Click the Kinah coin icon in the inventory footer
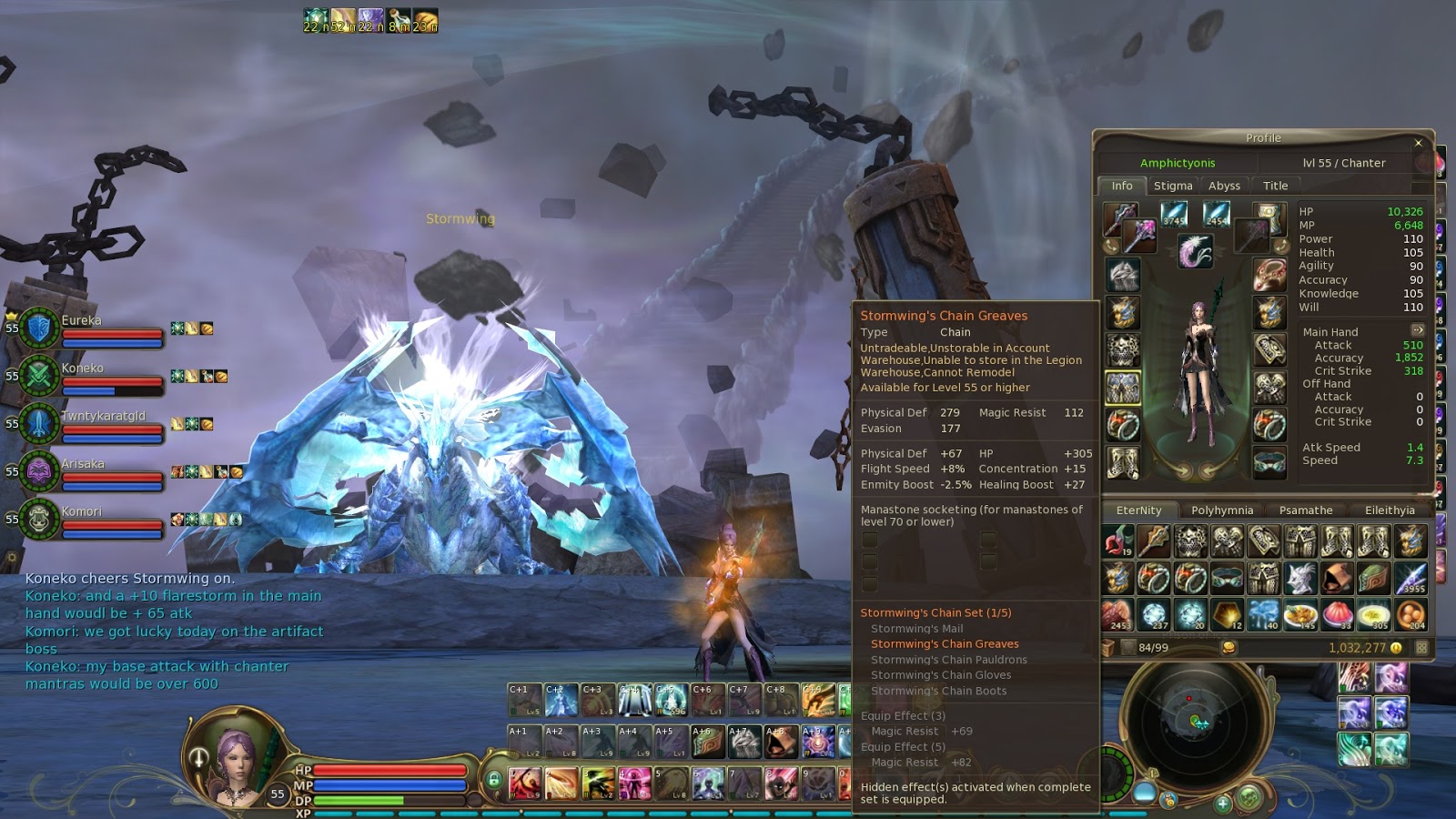 tap(1230, 648)
